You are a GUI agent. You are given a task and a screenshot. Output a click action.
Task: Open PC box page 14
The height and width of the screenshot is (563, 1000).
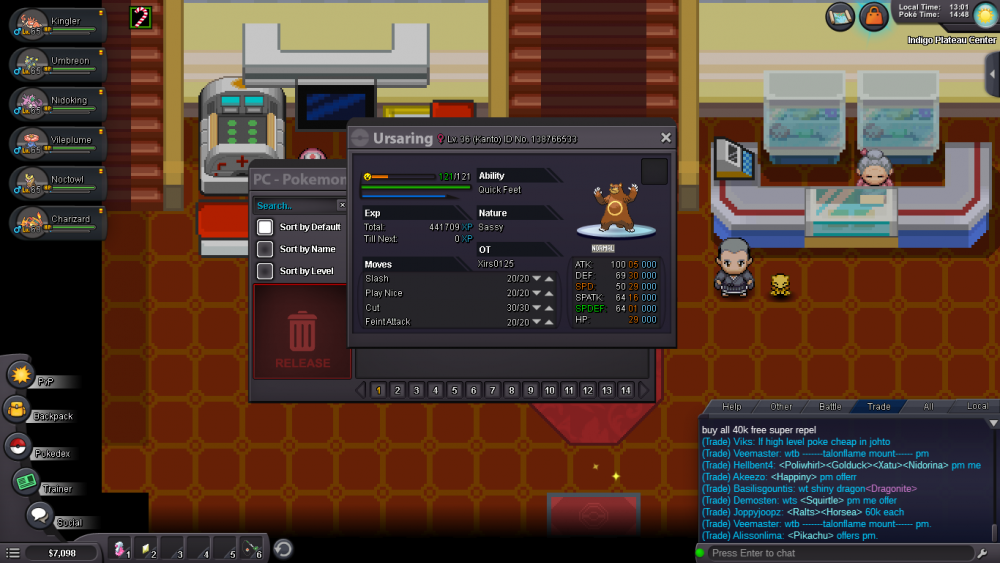(x=626, y=390)
